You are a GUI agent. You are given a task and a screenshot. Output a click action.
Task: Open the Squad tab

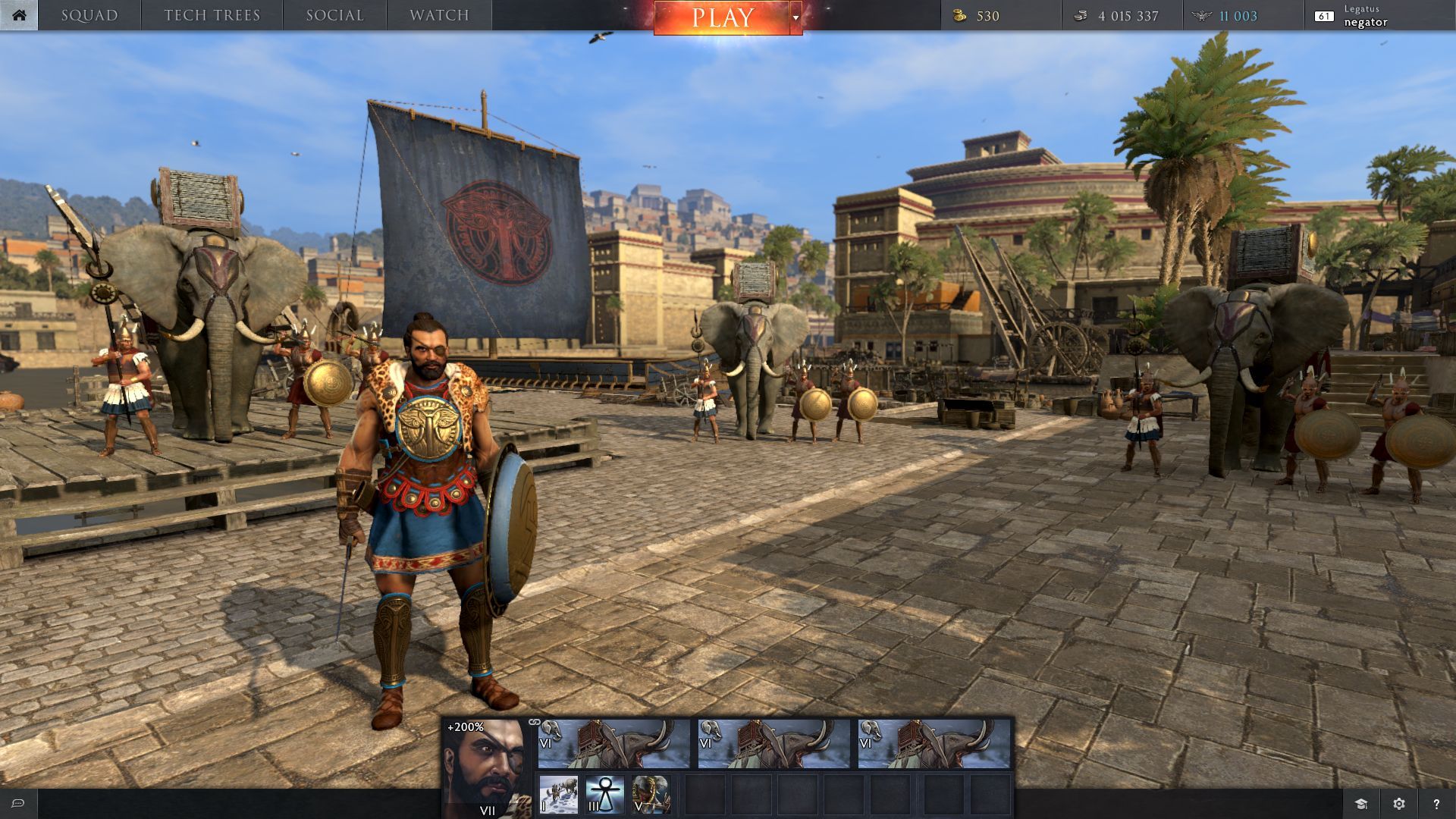(89, 15)
